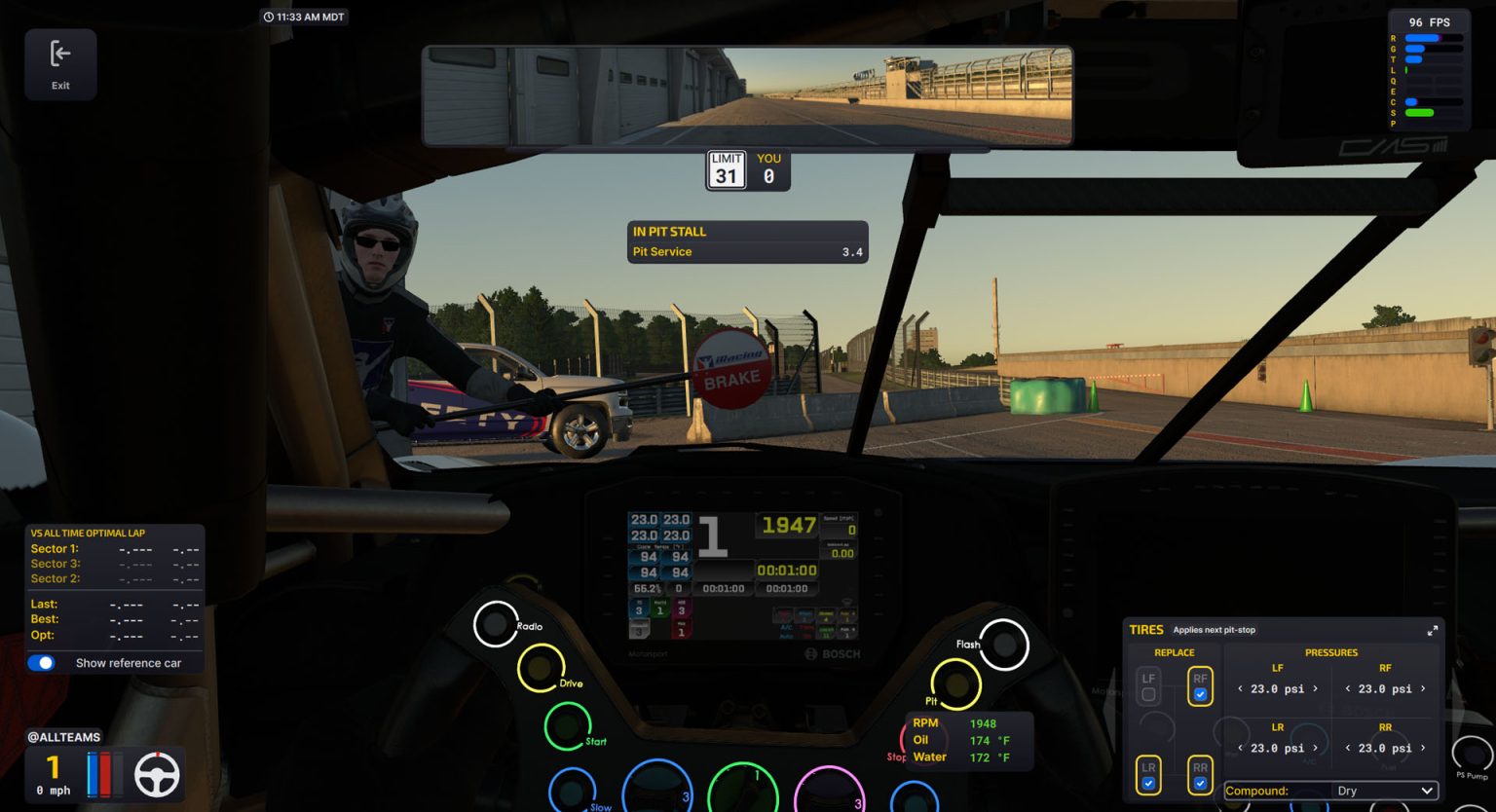Open the @ALLTEAMS radio channel

click(x=64, y=737)
